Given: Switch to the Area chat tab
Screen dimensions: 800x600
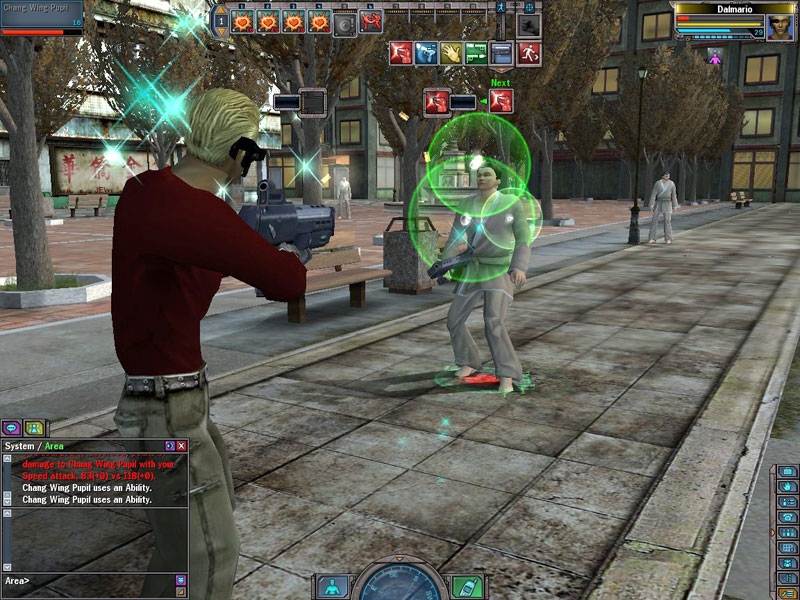Looking at the screenshot, I should point(52,446).
